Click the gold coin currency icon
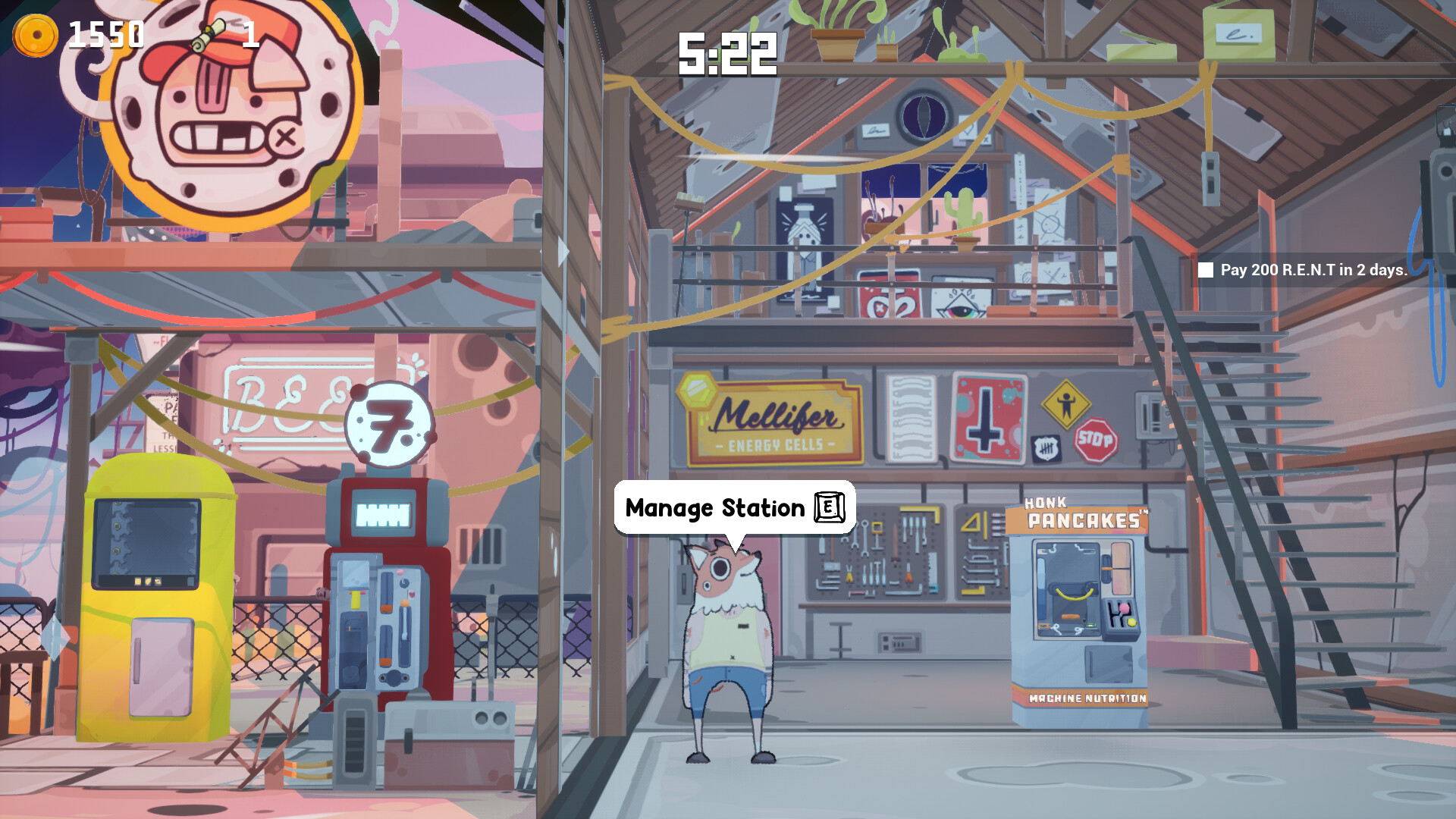Viewport: 1456px width, 819px height. tap(35, 33)
